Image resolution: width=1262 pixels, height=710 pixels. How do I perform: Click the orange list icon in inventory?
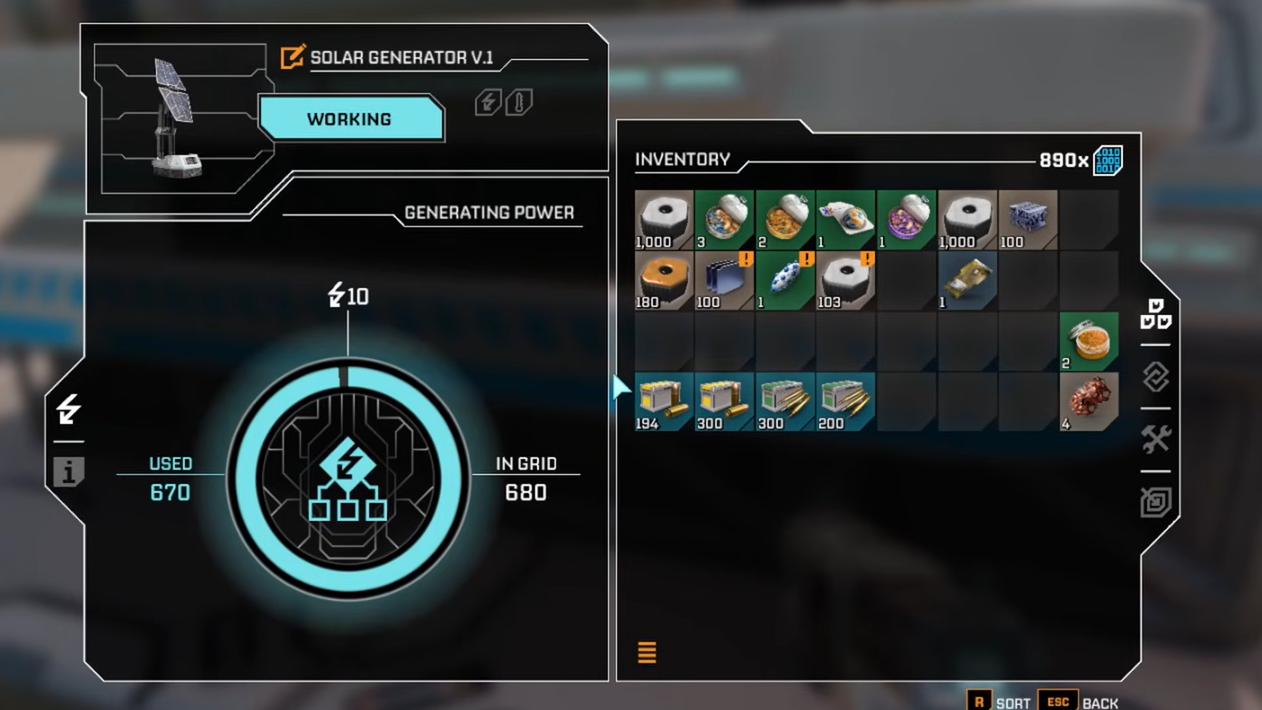[647, 653]
